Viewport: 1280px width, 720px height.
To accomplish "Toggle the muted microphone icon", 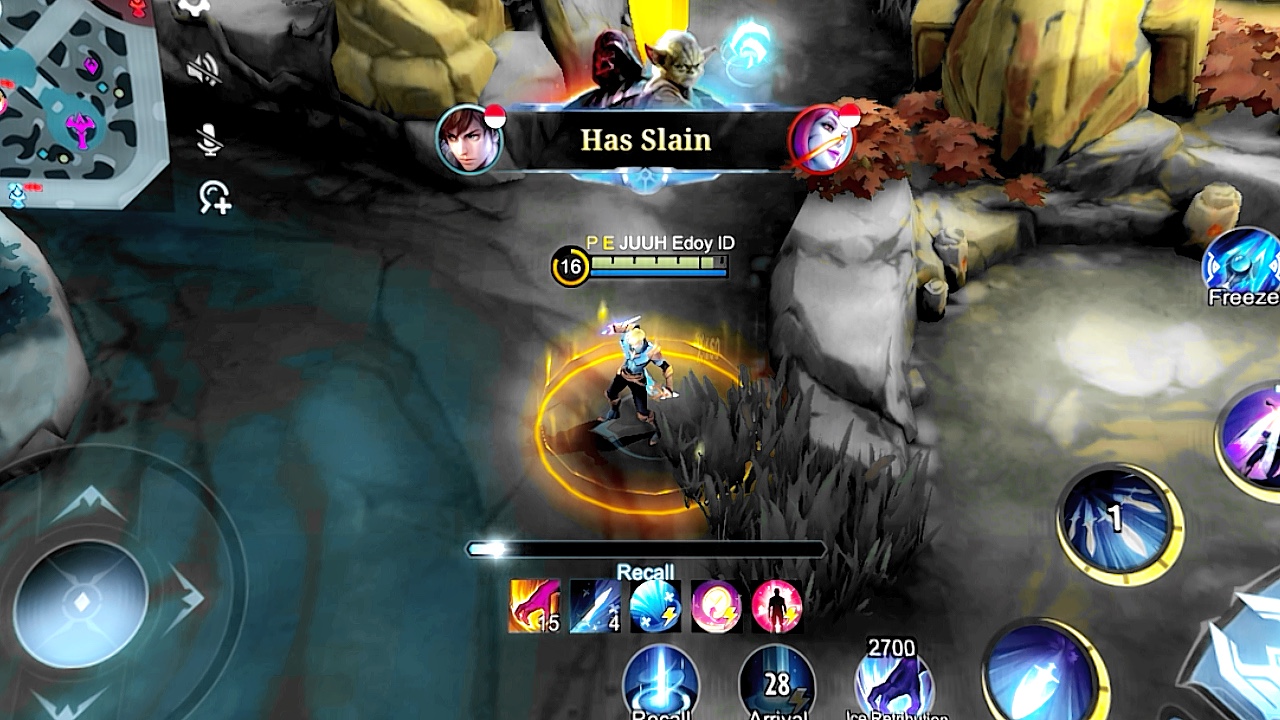I will (x=209, y=139).
